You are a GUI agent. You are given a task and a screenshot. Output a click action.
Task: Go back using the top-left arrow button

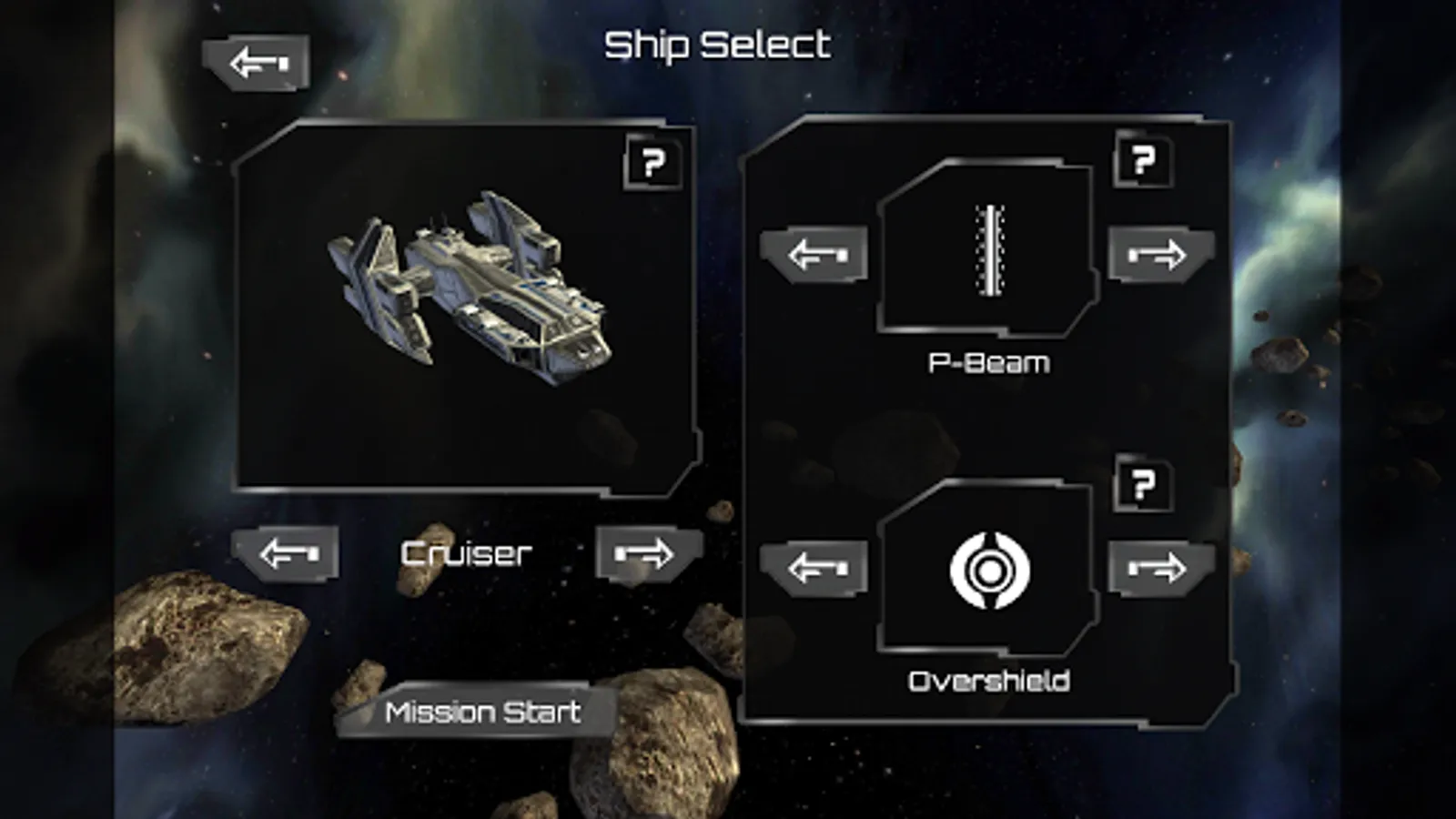pyautogui.click(x=257, y=63)
